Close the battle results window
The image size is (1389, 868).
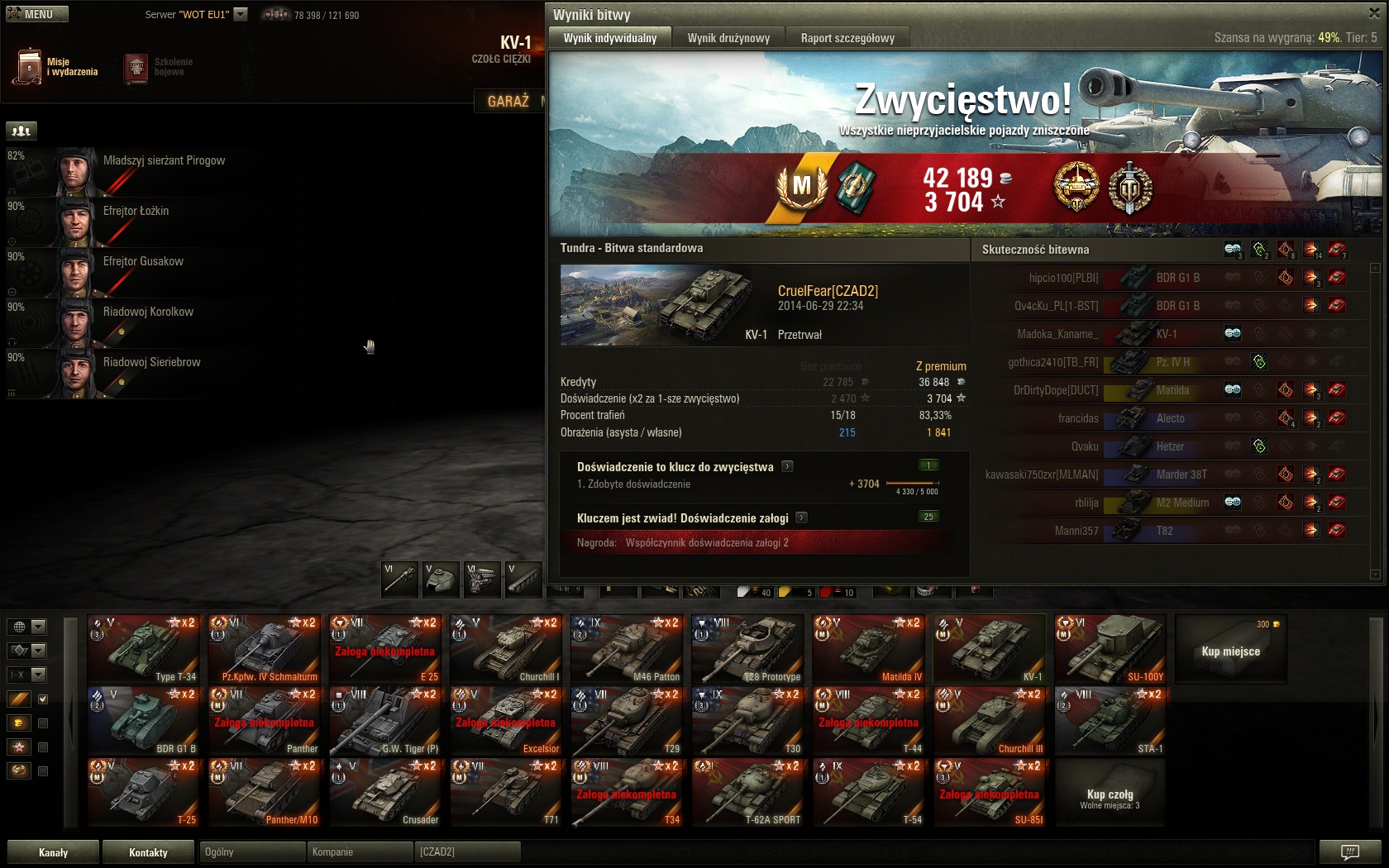point(1374,13)
